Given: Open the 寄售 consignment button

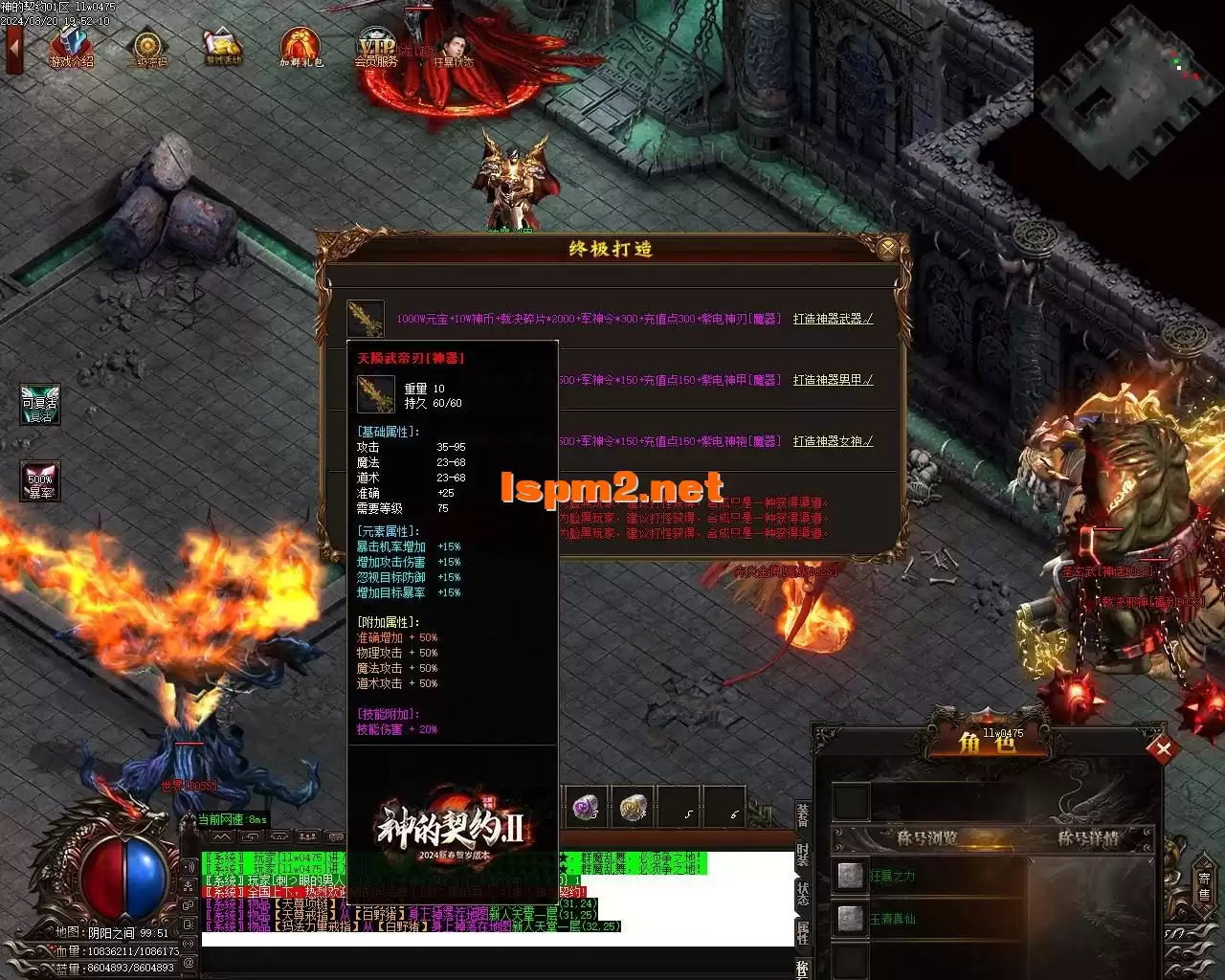Looking at the screenshot, I should 1204,886.
